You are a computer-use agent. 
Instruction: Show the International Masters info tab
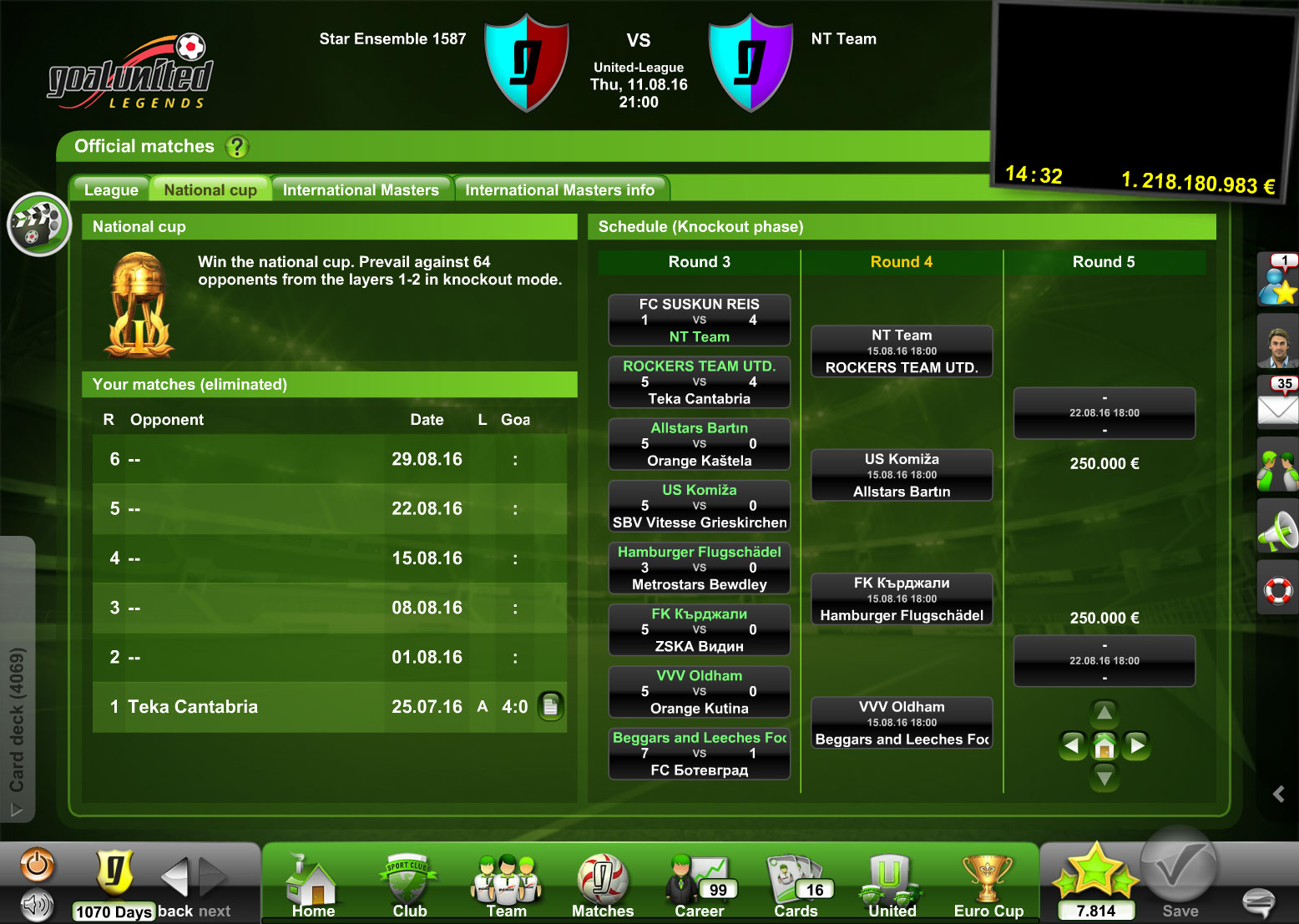click(559, 189)
